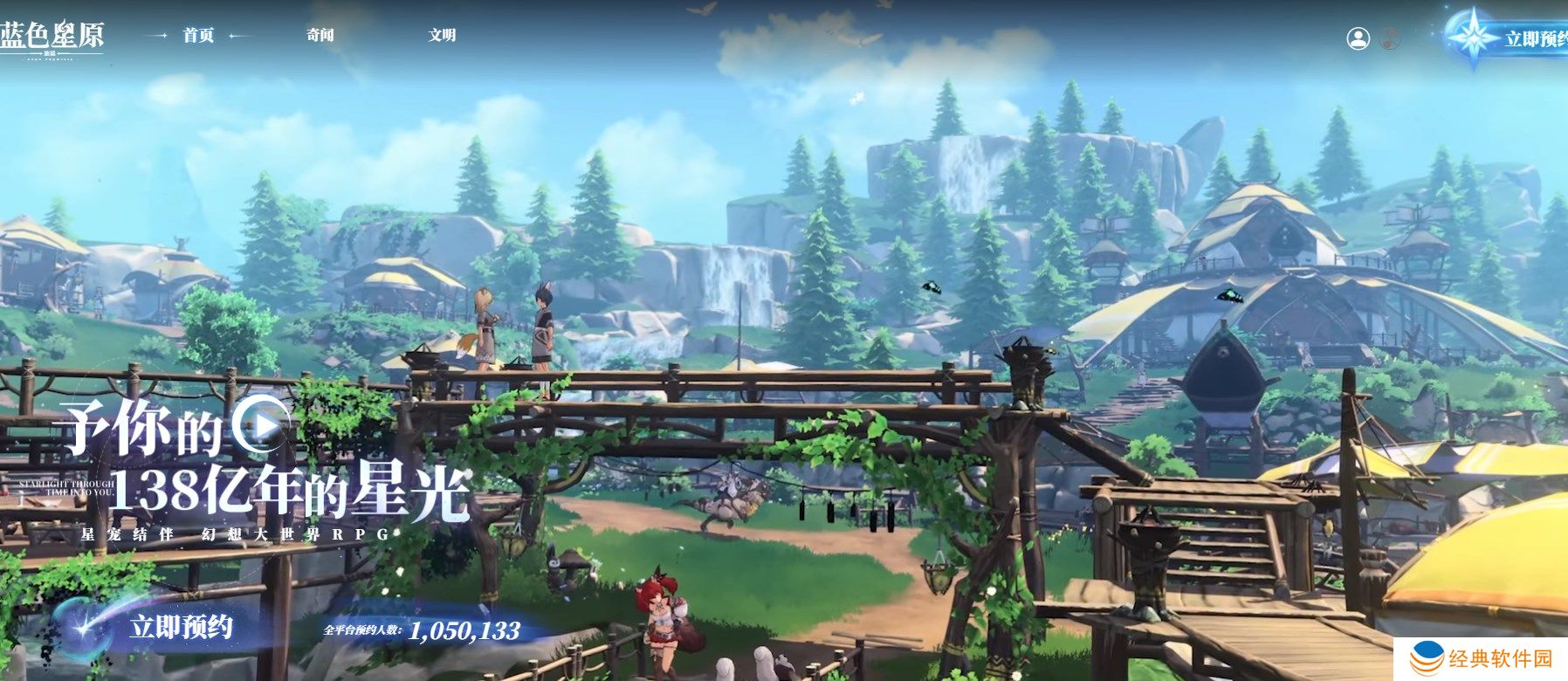The height and width of the screenshot is (681, 1568).
Task: Go to the 奇闻 nav section
Action: pos(320,35)
